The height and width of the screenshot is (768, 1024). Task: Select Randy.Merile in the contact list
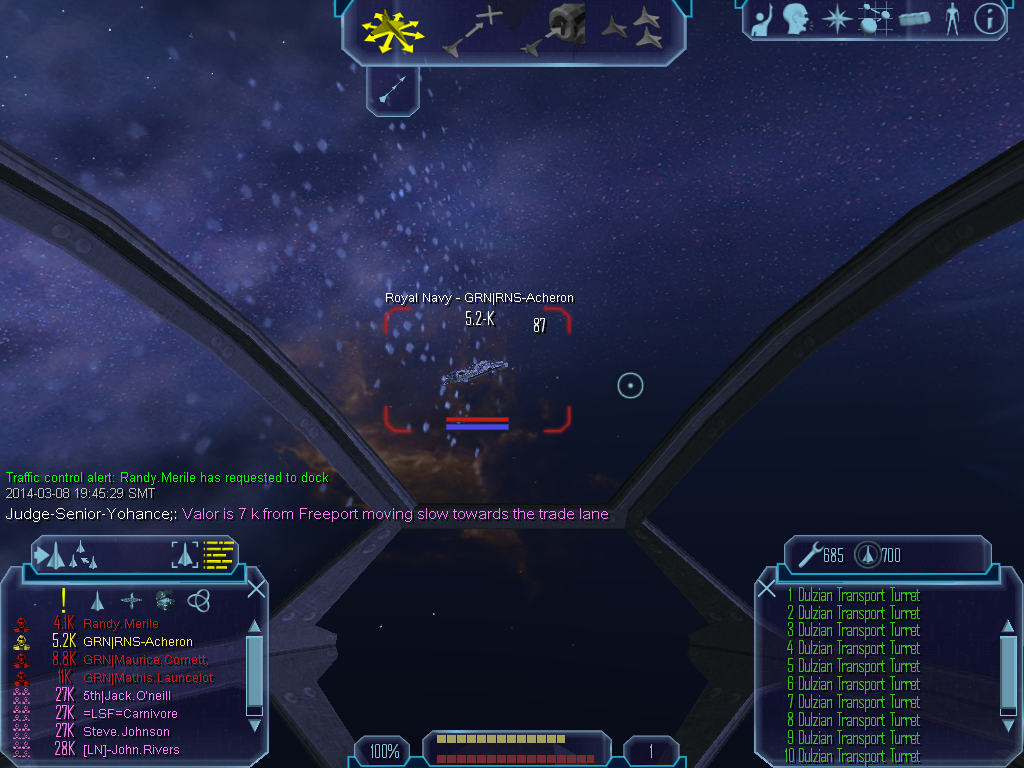point(121,624)
